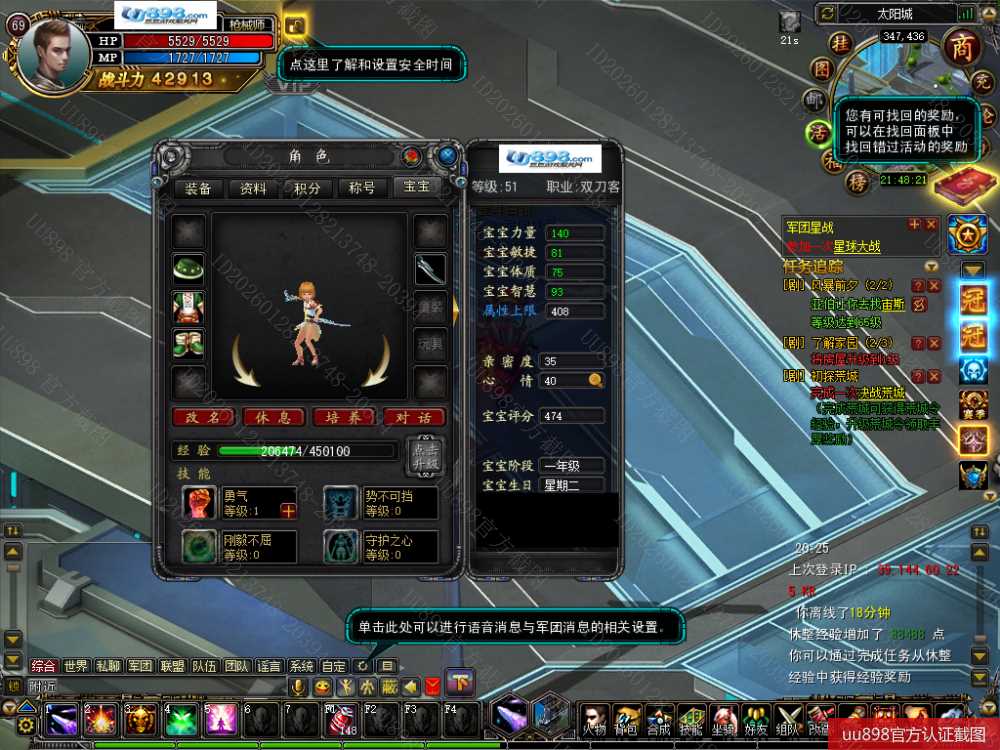Select the green hat equipment slot
This screenshot has height=750, width=1000.
coord(188,268)
